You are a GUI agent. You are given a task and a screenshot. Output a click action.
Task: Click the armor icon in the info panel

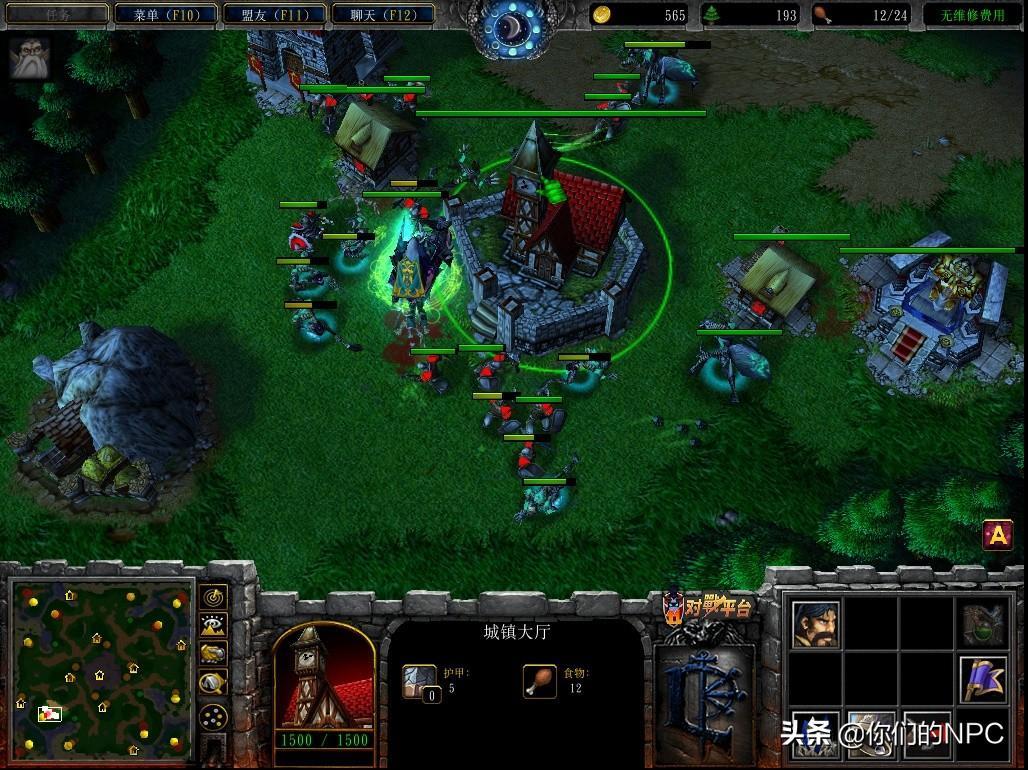[420, 681]
